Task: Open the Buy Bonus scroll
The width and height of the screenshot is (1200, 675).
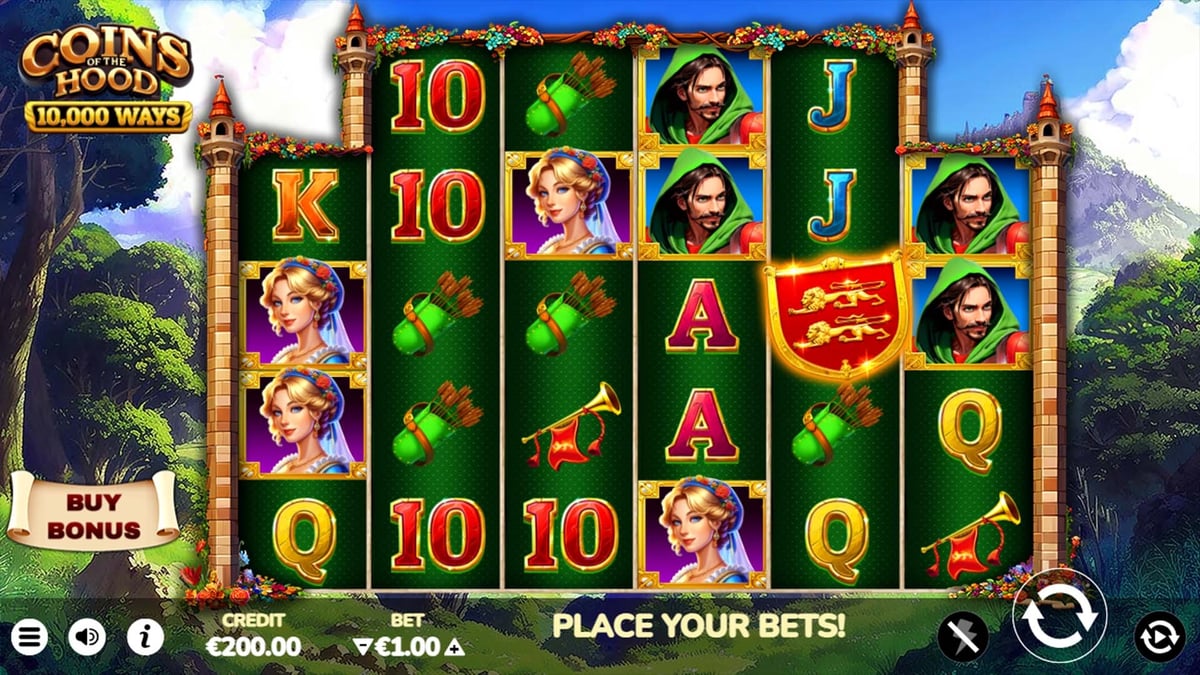Action: point(93,514)
